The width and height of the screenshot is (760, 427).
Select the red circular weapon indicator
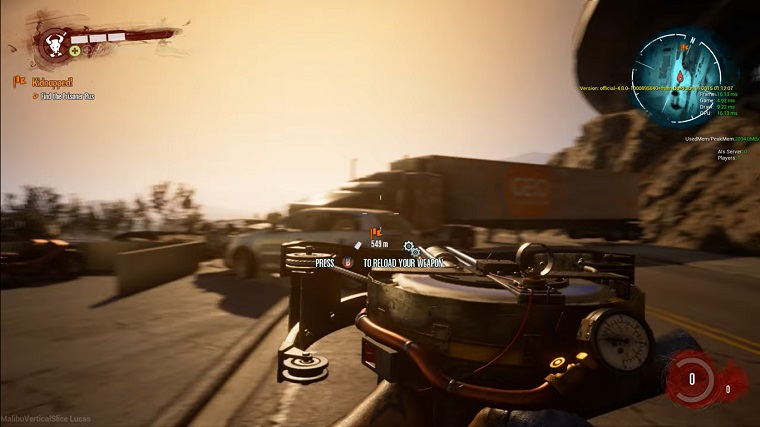pyautogui.click(x=691, y=378)
